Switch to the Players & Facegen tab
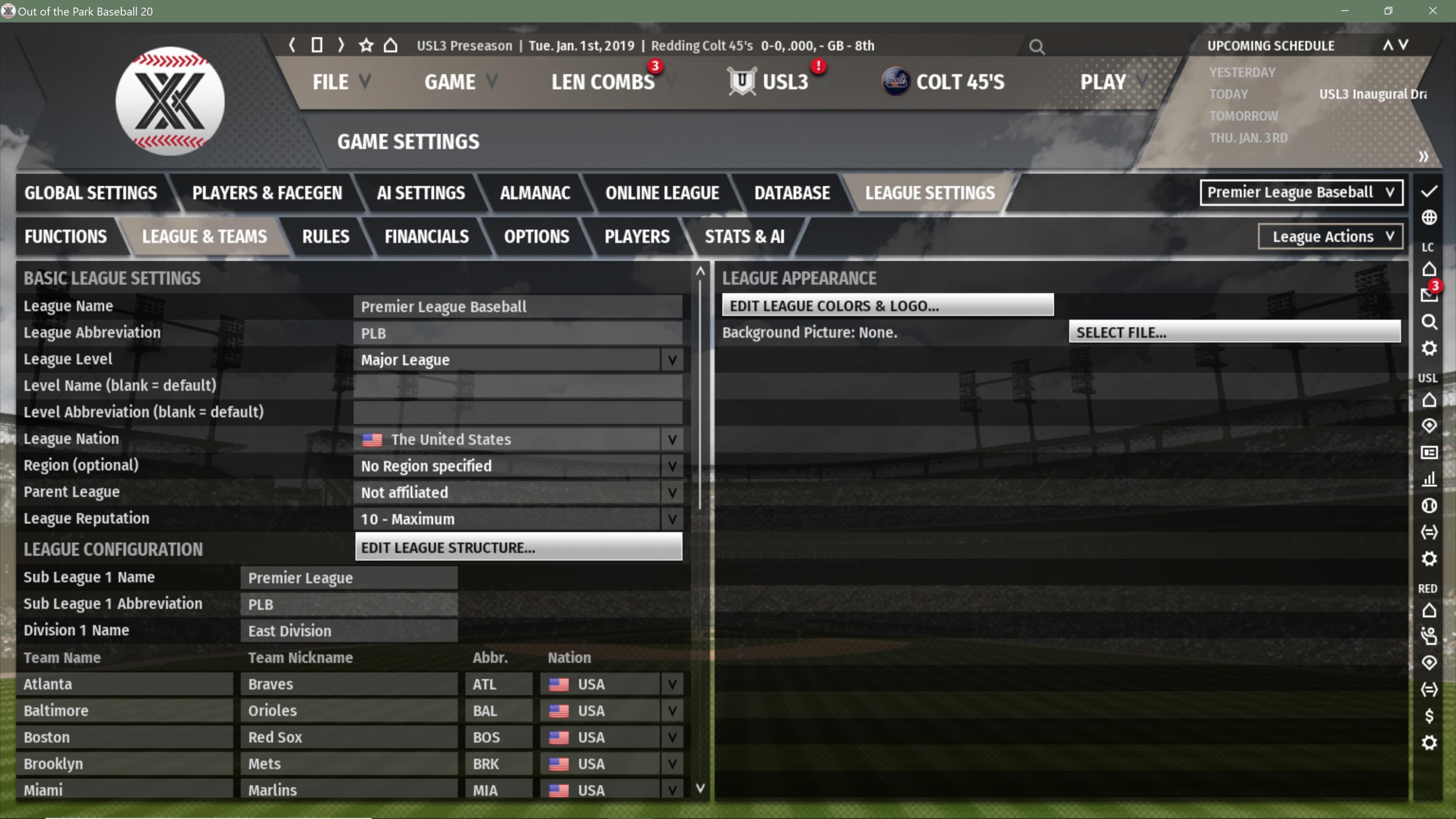1456x819 pixels. point(267,193)
